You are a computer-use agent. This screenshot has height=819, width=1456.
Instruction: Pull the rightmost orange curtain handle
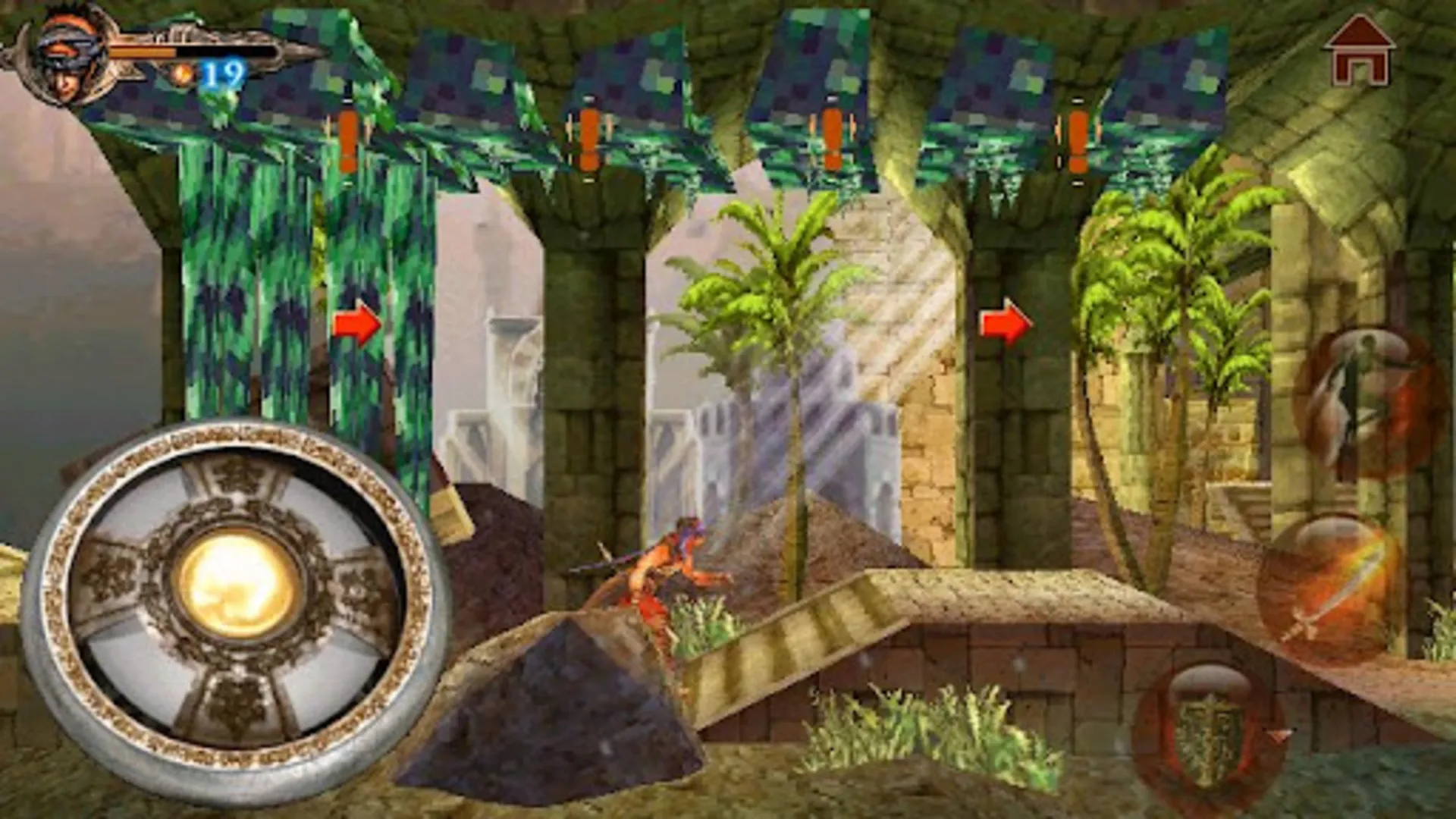(x=1075, y=140)
